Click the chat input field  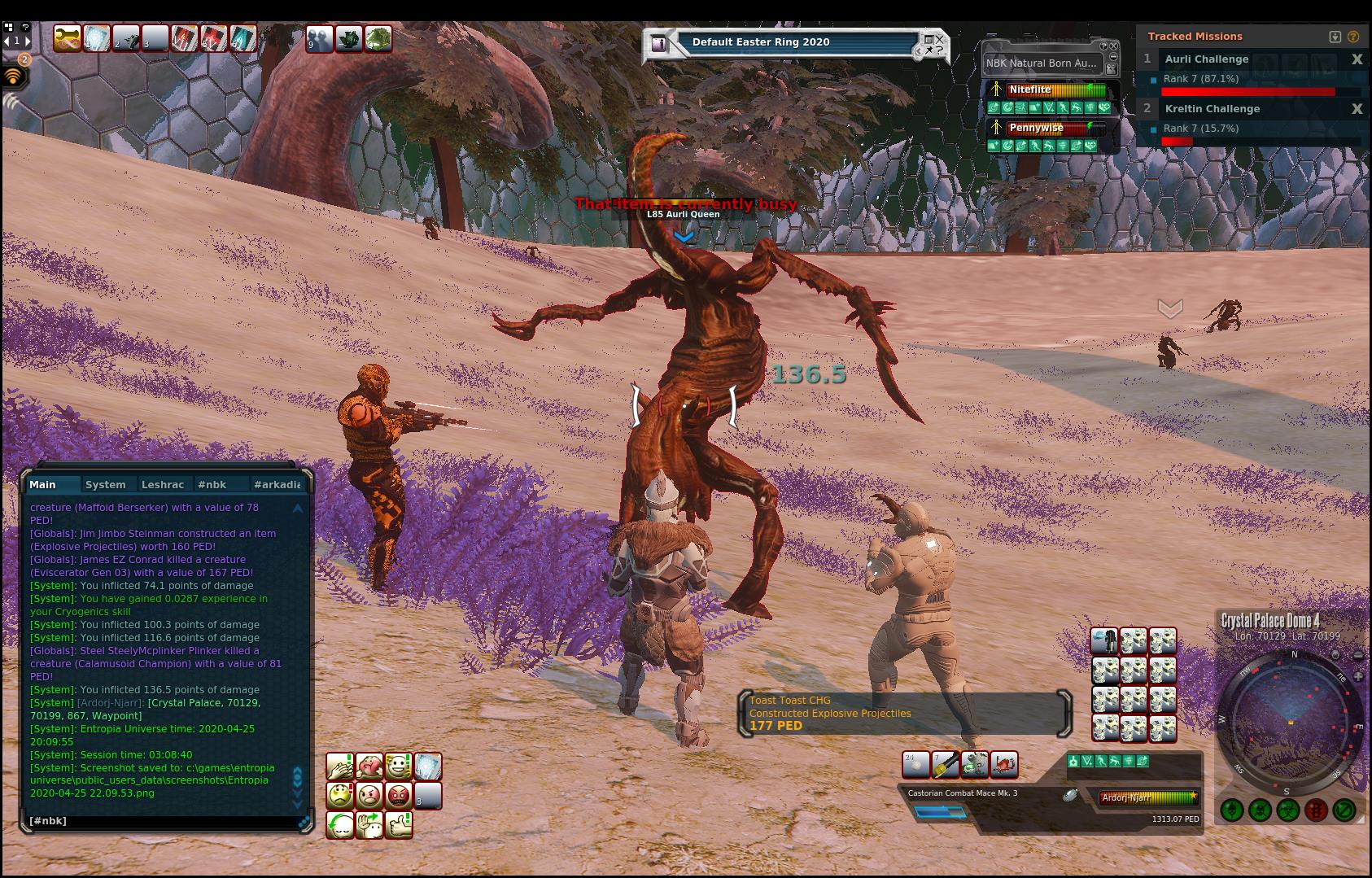coord(163,821)
